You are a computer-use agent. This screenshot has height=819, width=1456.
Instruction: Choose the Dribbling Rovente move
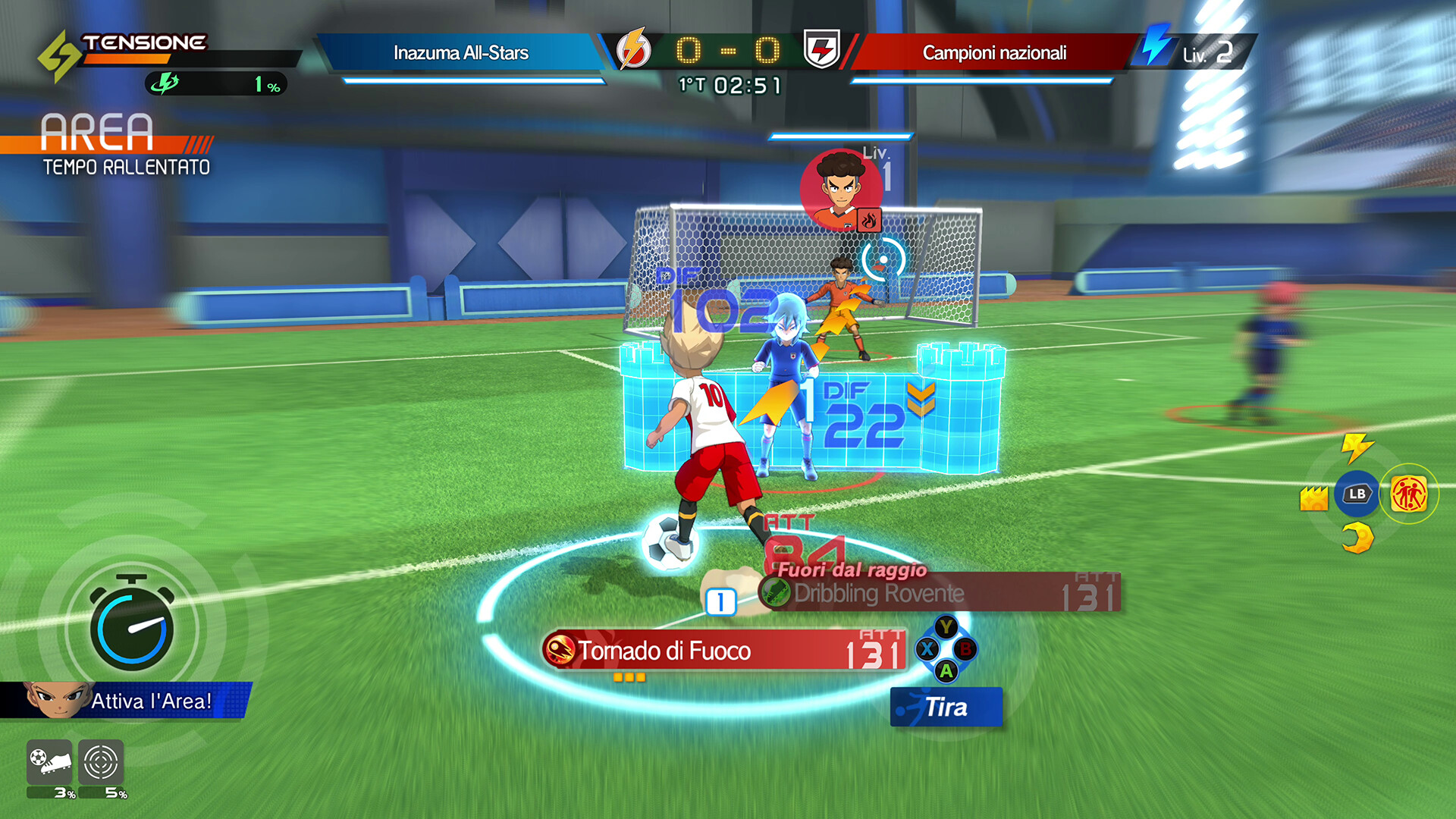(x=940, y=593)
